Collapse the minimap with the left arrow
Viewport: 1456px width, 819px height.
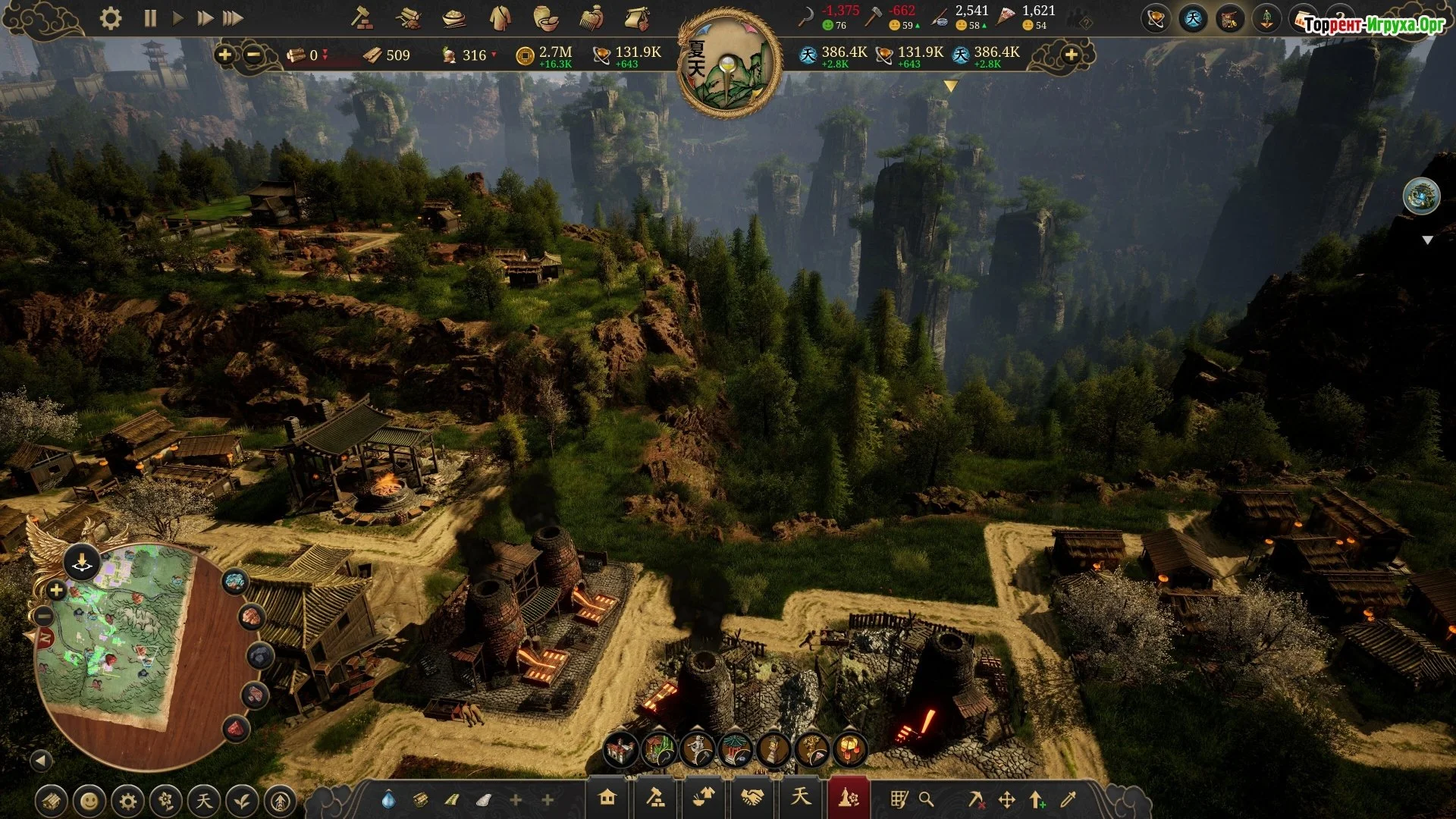(41, 760)
